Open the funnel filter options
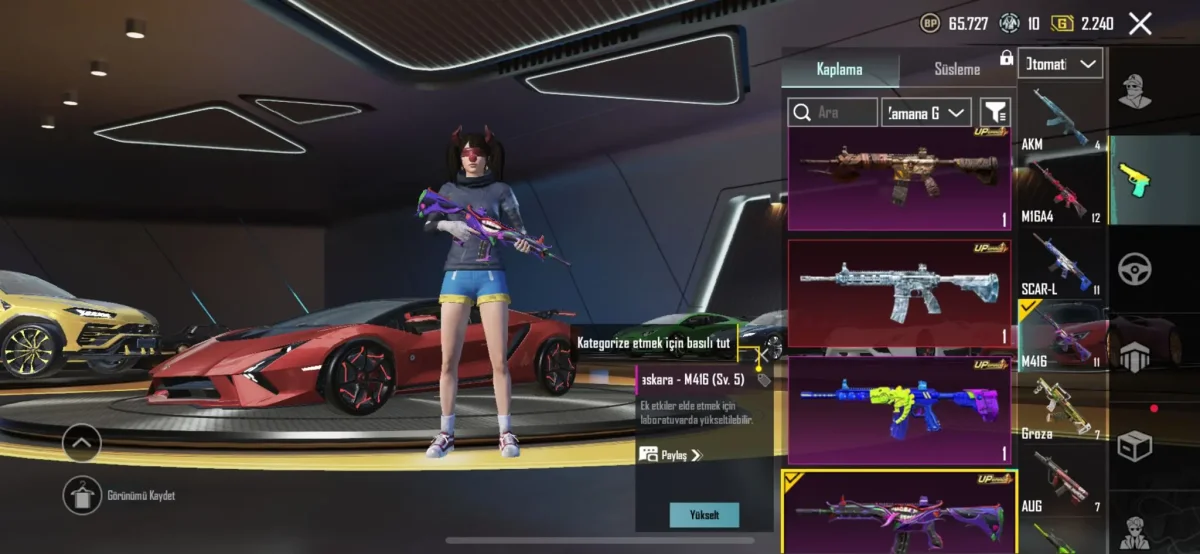This screenshot has width=1200, height=554. pos(995,112)
